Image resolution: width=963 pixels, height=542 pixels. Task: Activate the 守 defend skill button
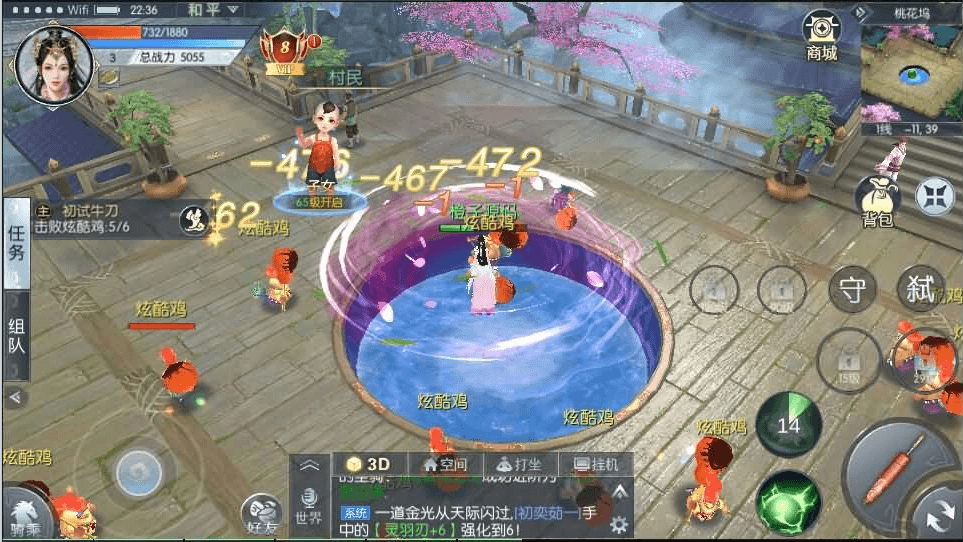(x=852, y=291)
